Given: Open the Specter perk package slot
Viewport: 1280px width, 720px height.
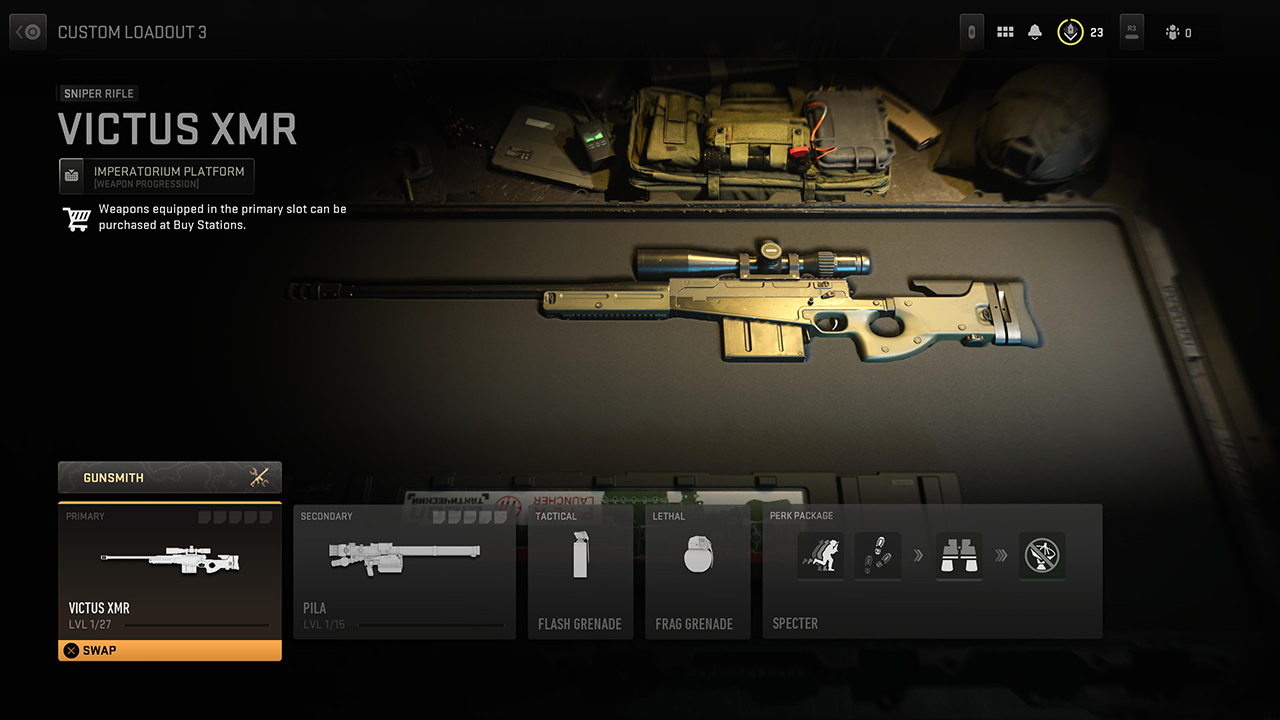Looking at the screenshot, I should coord(931,572).
